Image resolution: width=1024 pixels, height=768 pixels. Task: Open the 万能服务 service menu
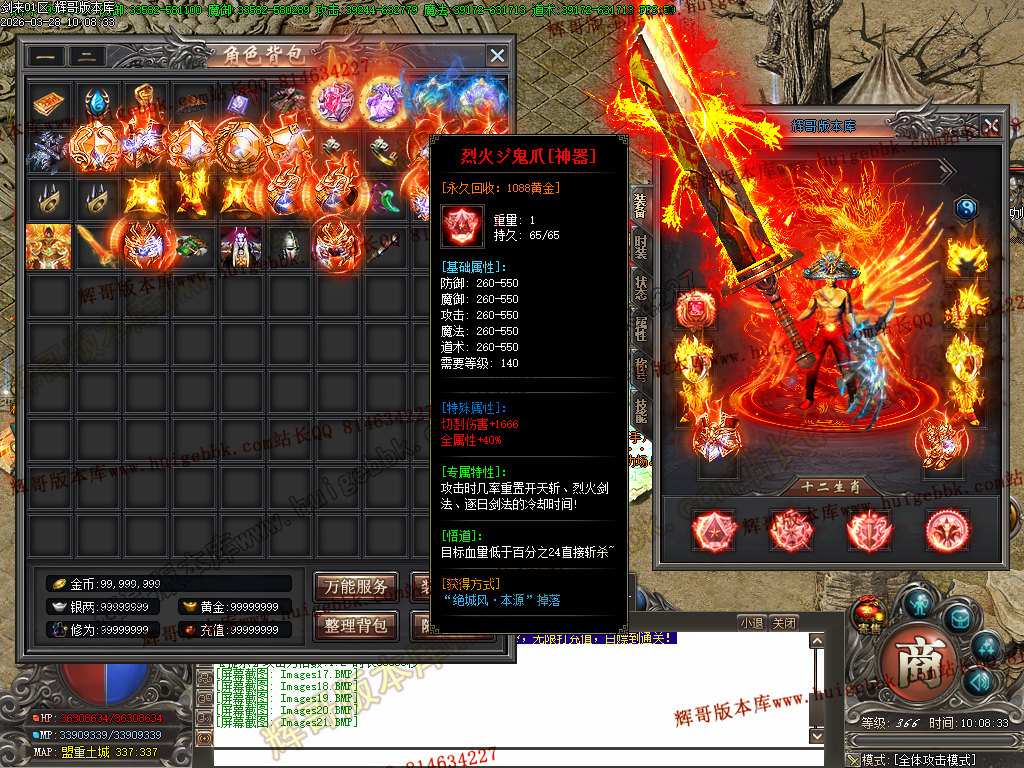[x=356, y=587]
